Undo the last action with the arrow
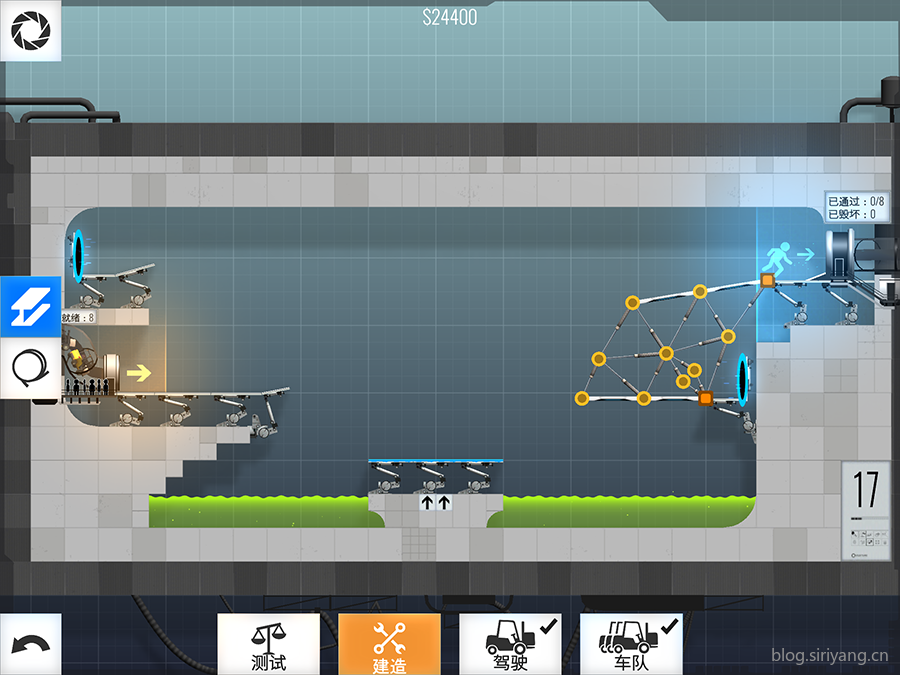Image resolution: width=900 pixels, height=675 pixels. coord(30,644)
